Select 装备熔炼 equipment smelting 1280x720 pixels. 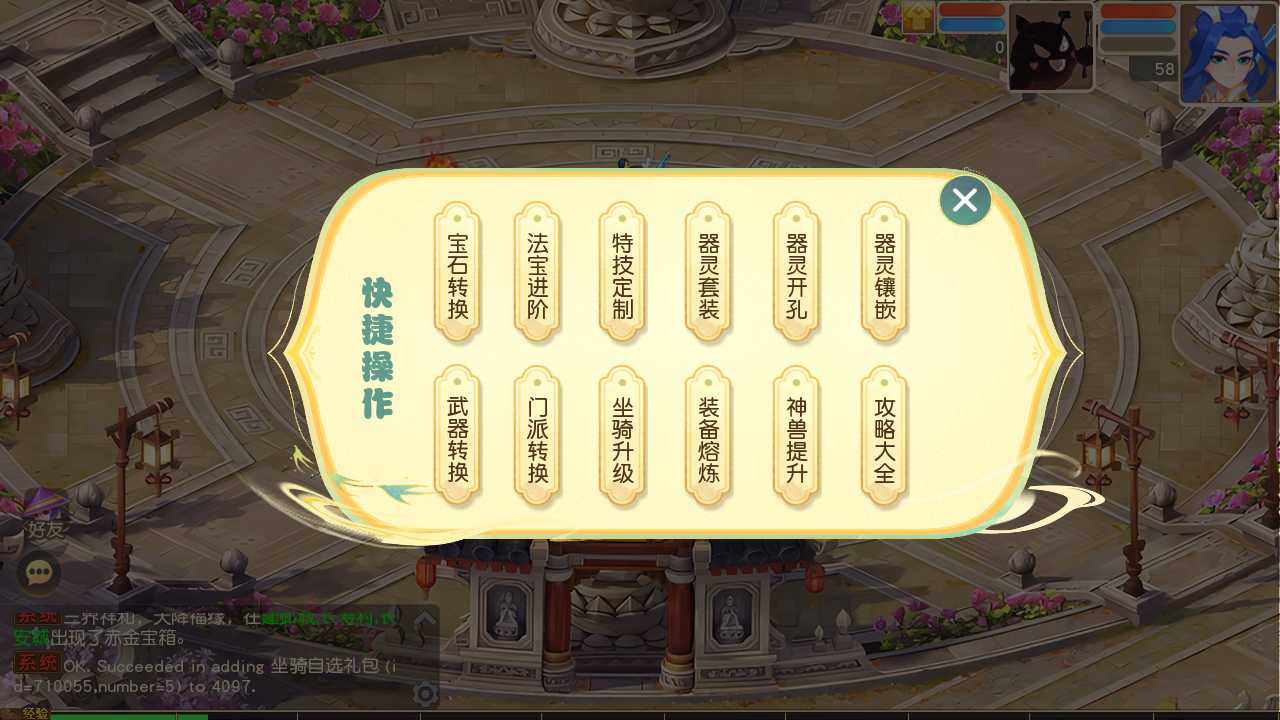707,438
